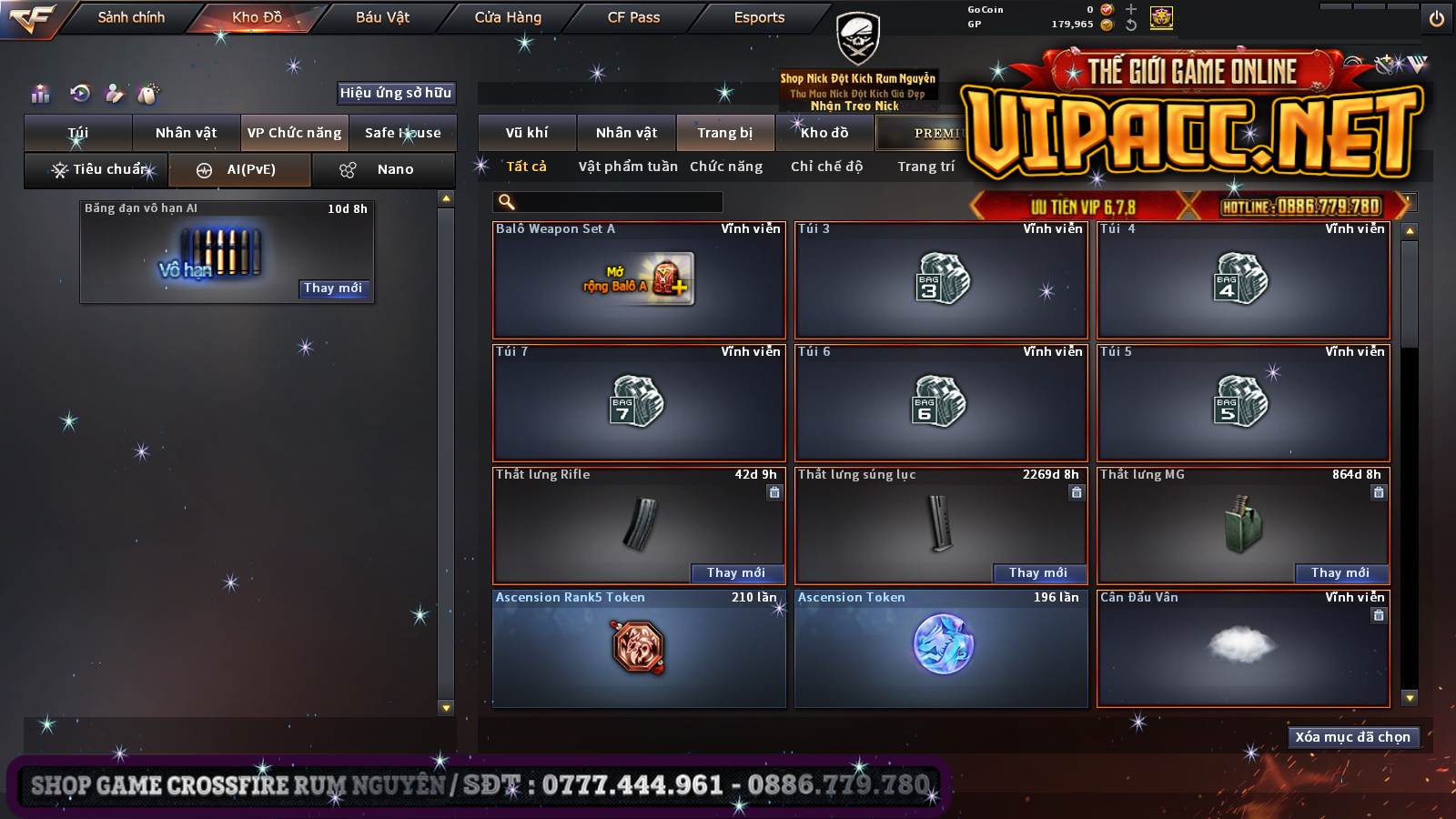Open the Sảnh chính main lobby tab
Viewport: 1456px width, 819px height.
[131, 17]
